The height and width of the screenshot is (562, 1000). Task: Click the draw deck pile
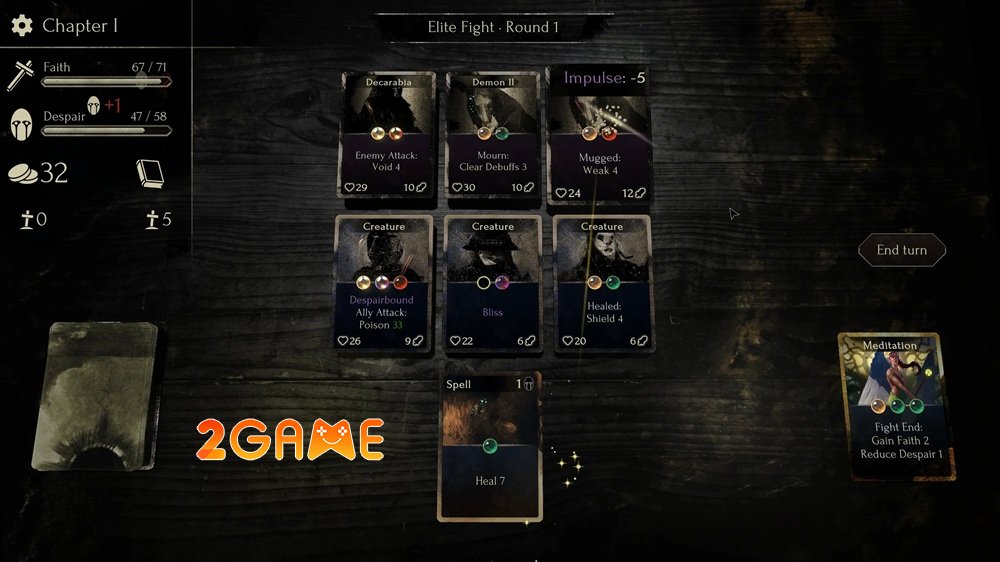tap(97, 395)
